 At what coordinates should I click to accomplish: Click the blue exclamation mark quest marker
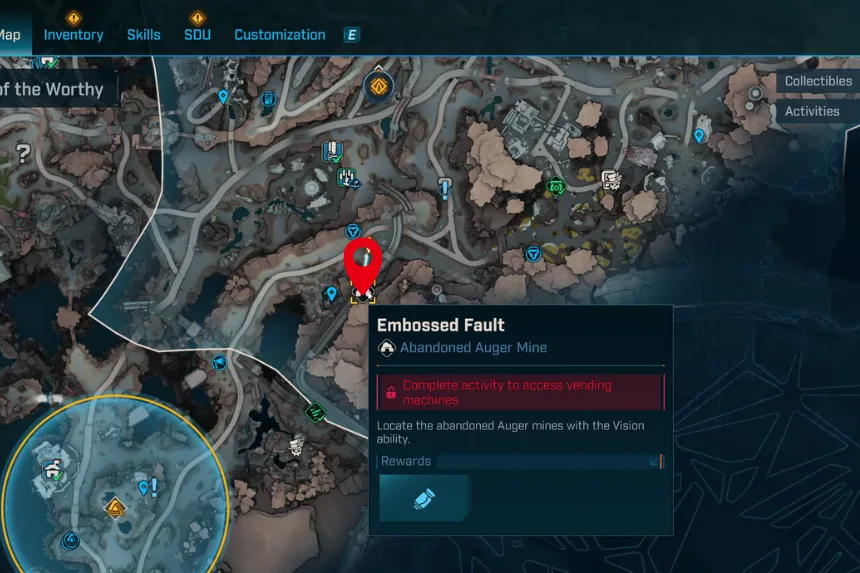point(445,188)
